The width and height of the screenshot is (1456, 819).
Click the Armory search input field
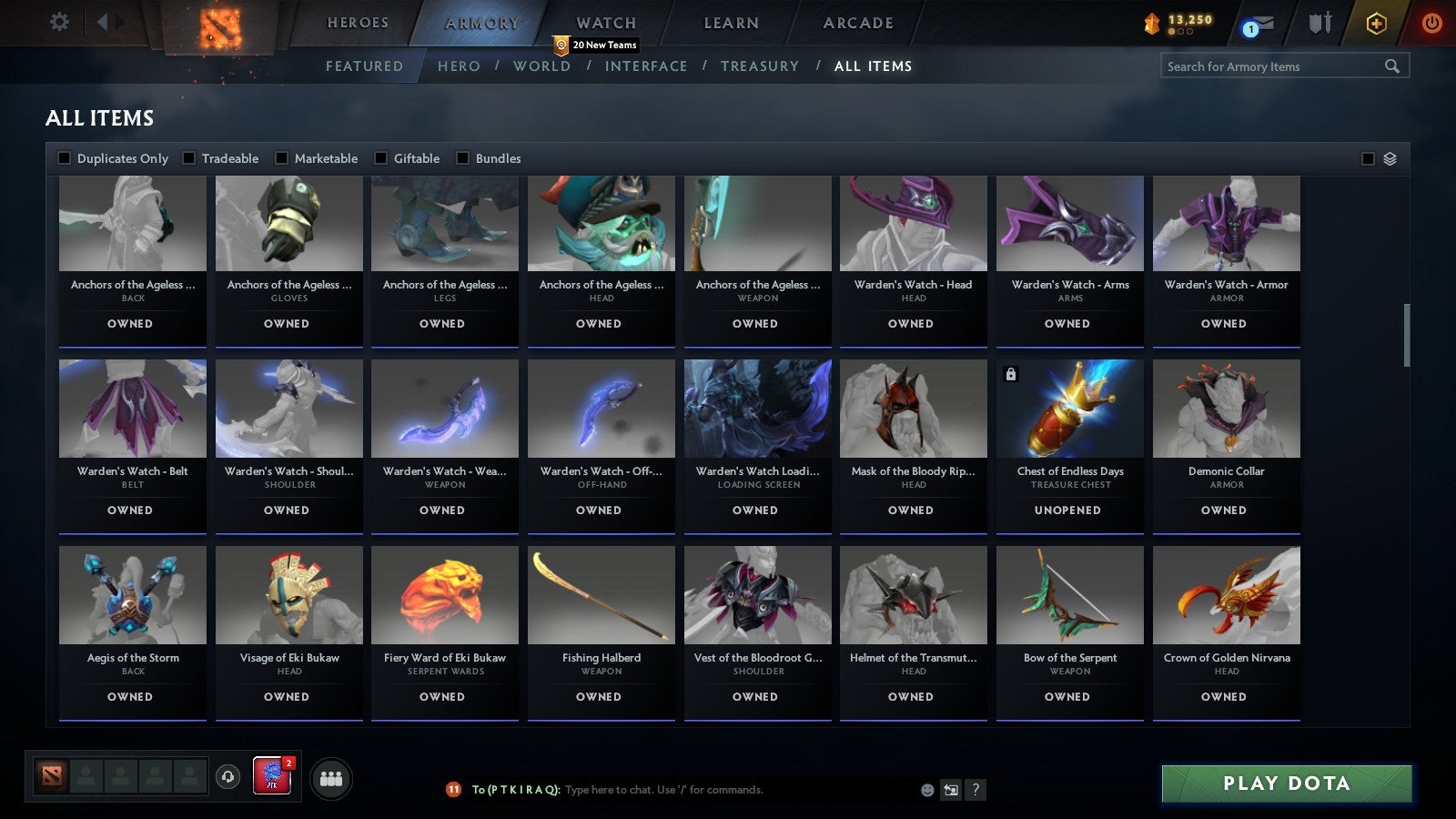1274,66
